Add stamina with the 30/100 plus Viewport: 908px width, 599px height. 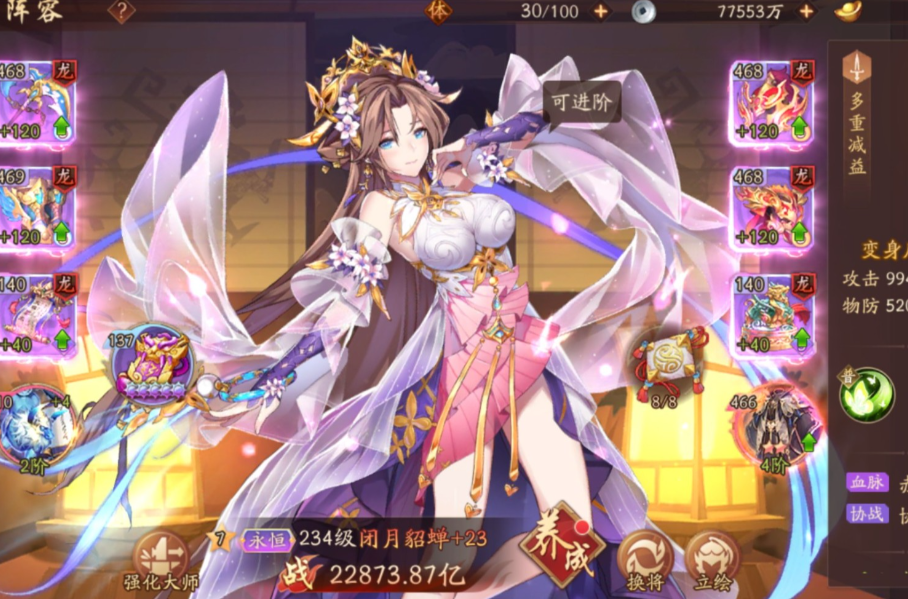(x=600, y=11)
